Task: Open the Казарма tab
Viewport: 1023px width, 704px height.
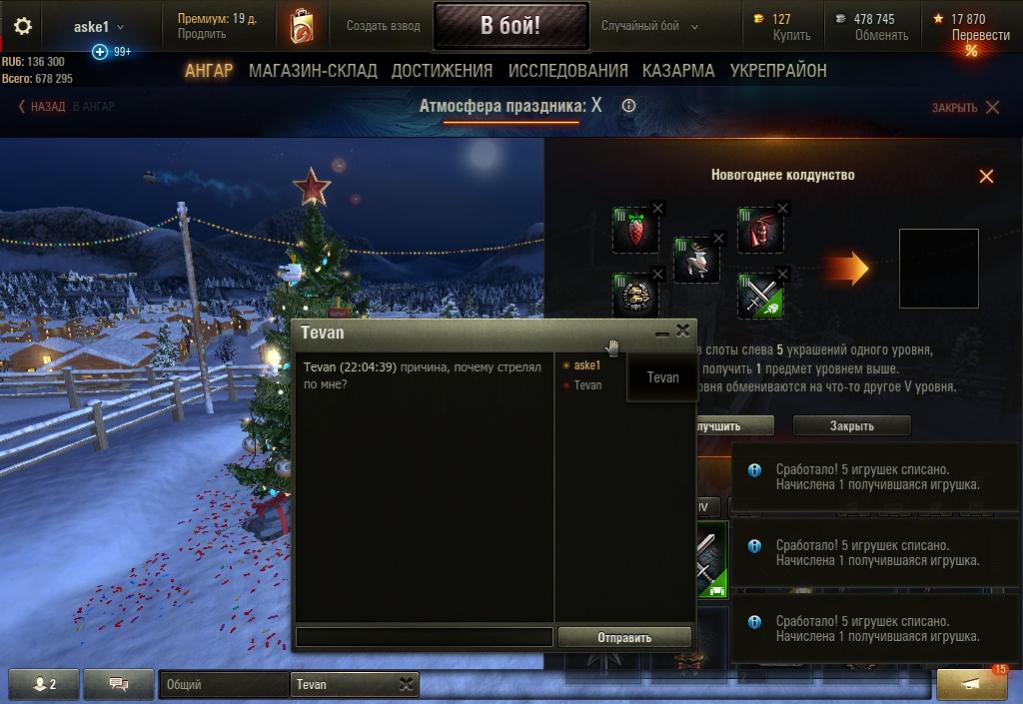Action: point(678,71)
